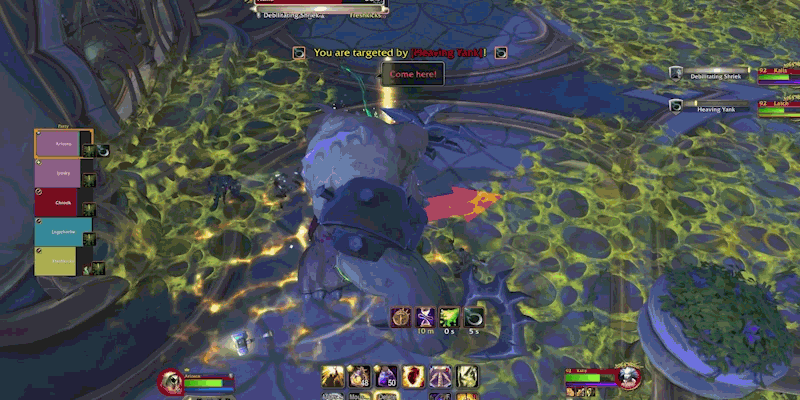Screen dimensions: 800x400
Task: Click the green splash debuff icon
Action: coord(450,317)
